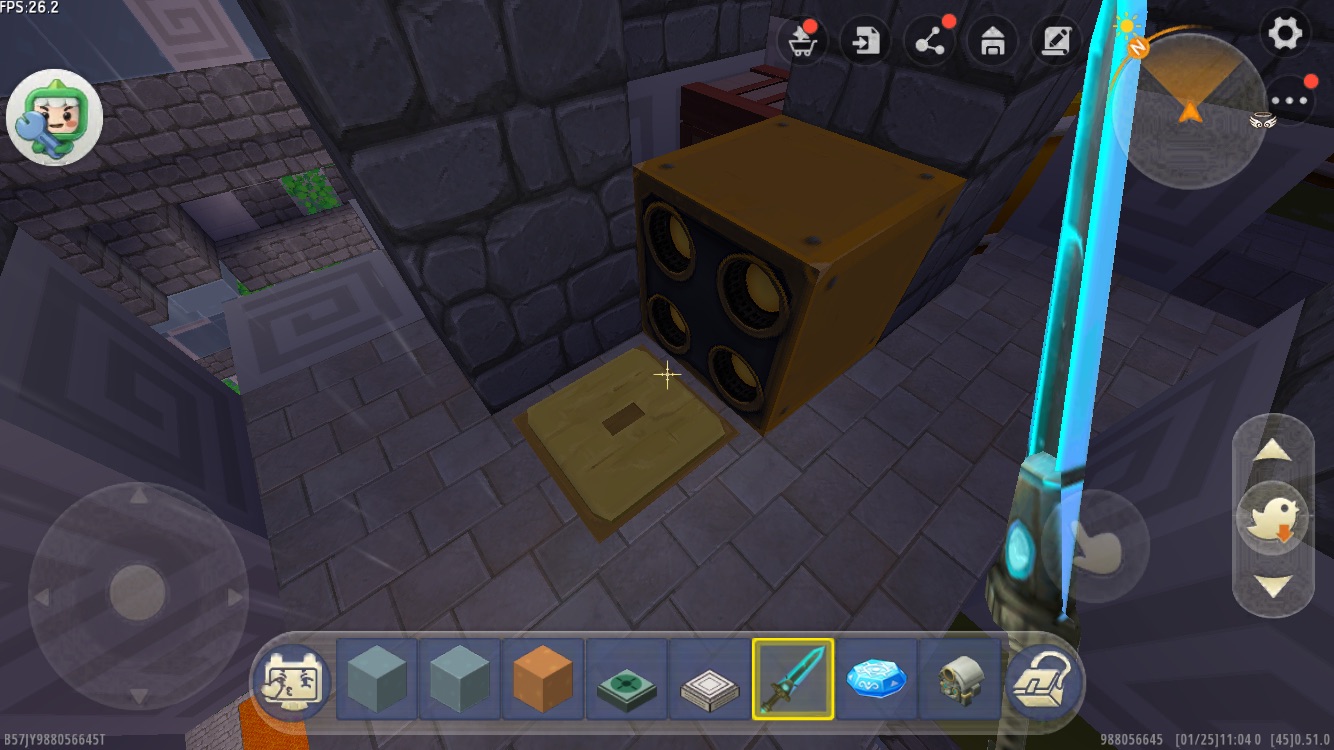This screenshot has width=1334, height=750.
Task: Select the green pressure plate slot
Action: click(x=627, y=680)
